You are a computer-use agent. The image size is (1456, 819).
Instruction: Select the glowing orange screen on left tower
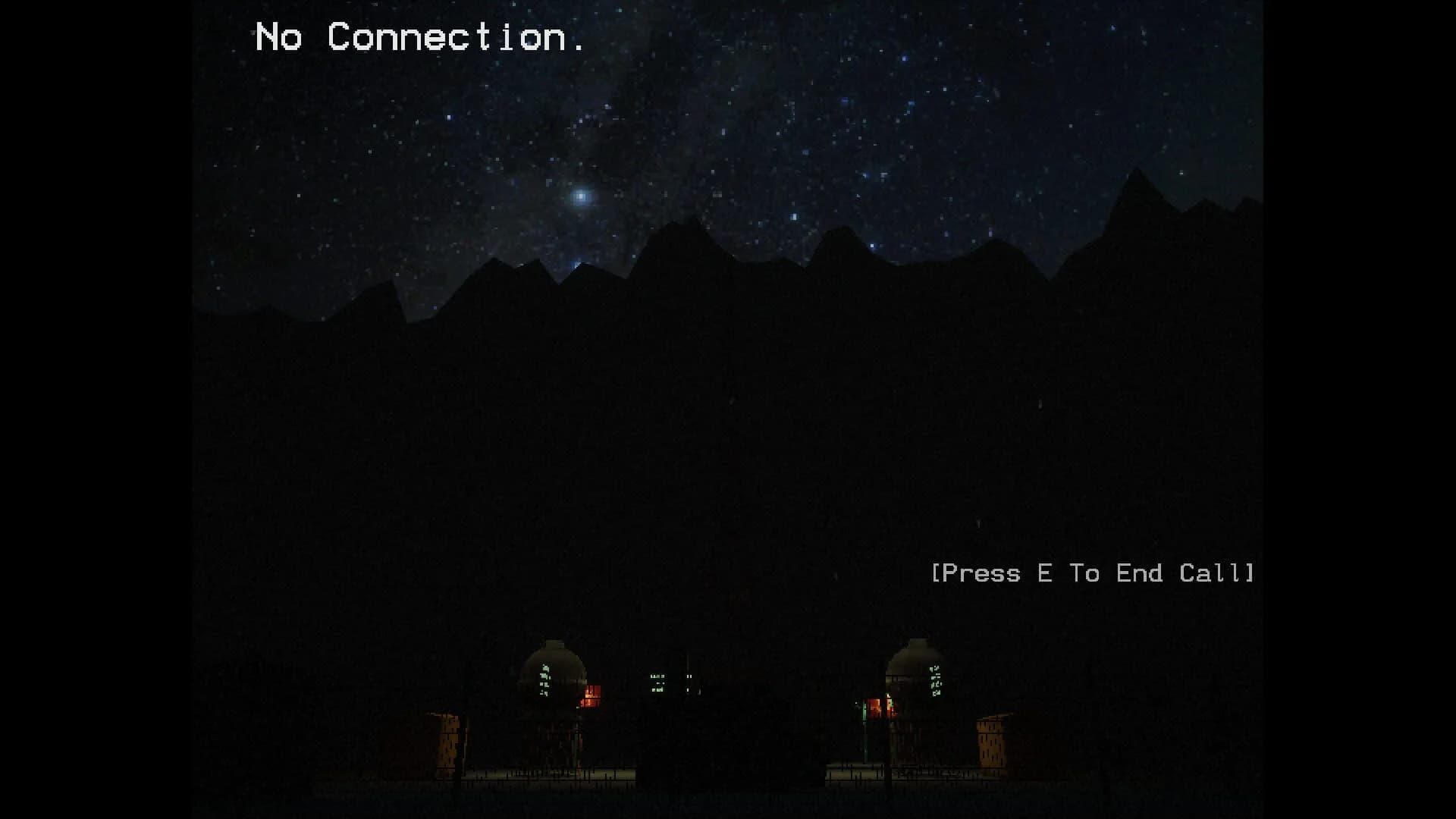pos(593,692)
